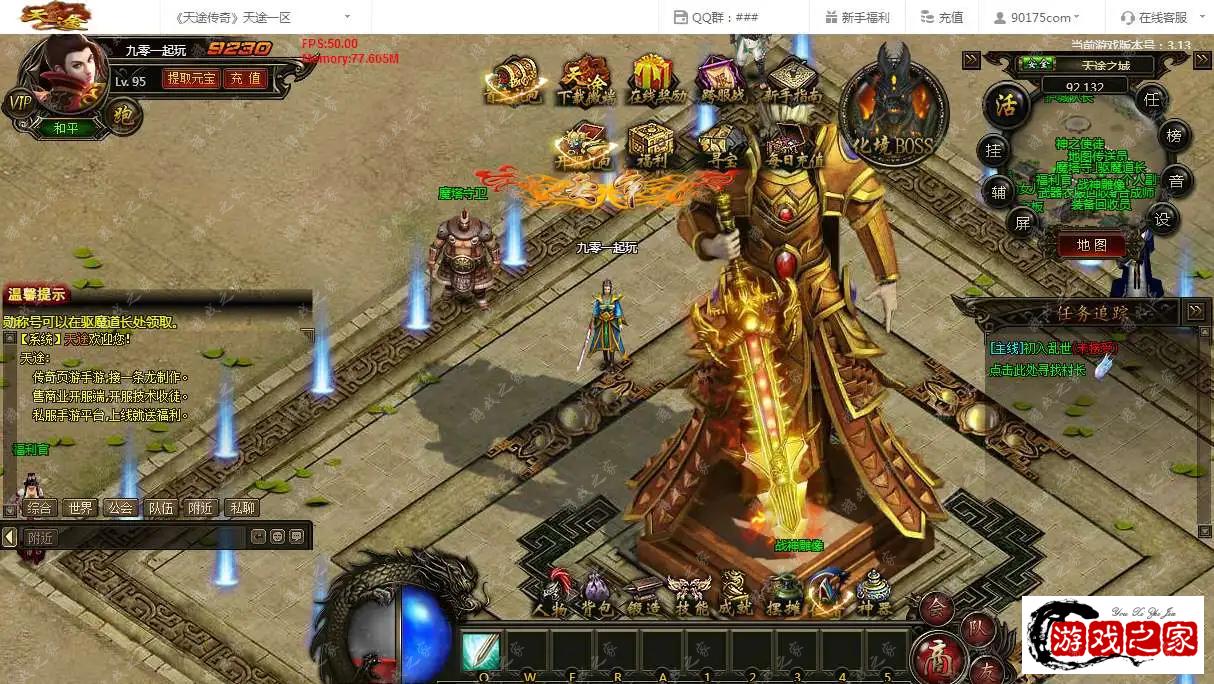Open the 活 activity round button
This screenshot has height=684, width=1214.
(x=1006, y=106)
